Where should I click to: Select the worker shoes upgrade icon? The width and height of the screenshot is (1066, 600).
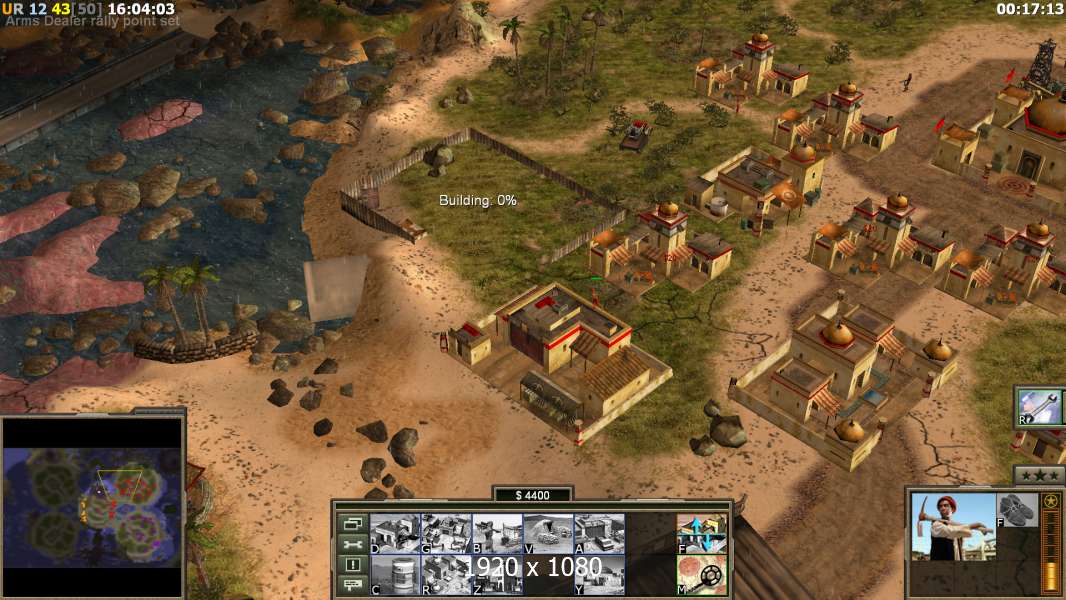(x=1018, y=510)
